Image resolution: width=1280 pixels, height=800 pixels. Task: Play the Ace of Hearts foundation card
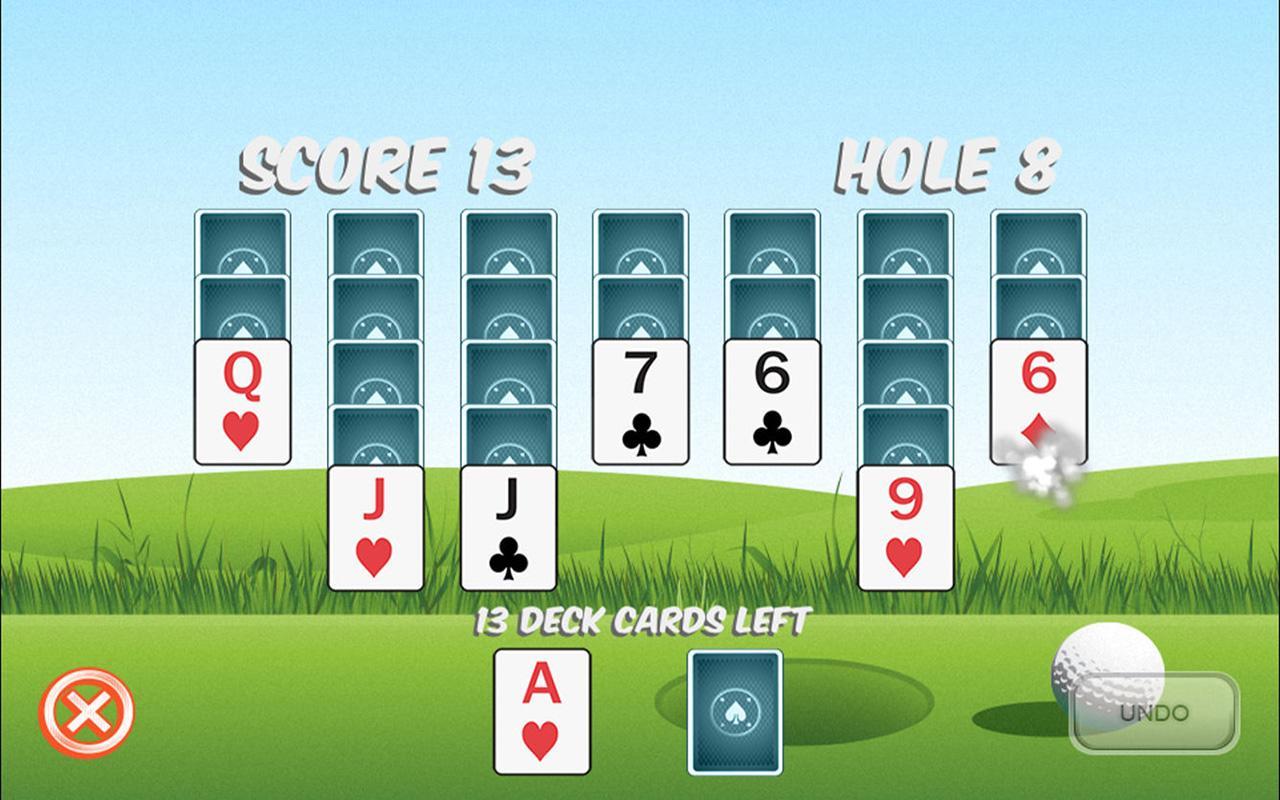point(540,712)
